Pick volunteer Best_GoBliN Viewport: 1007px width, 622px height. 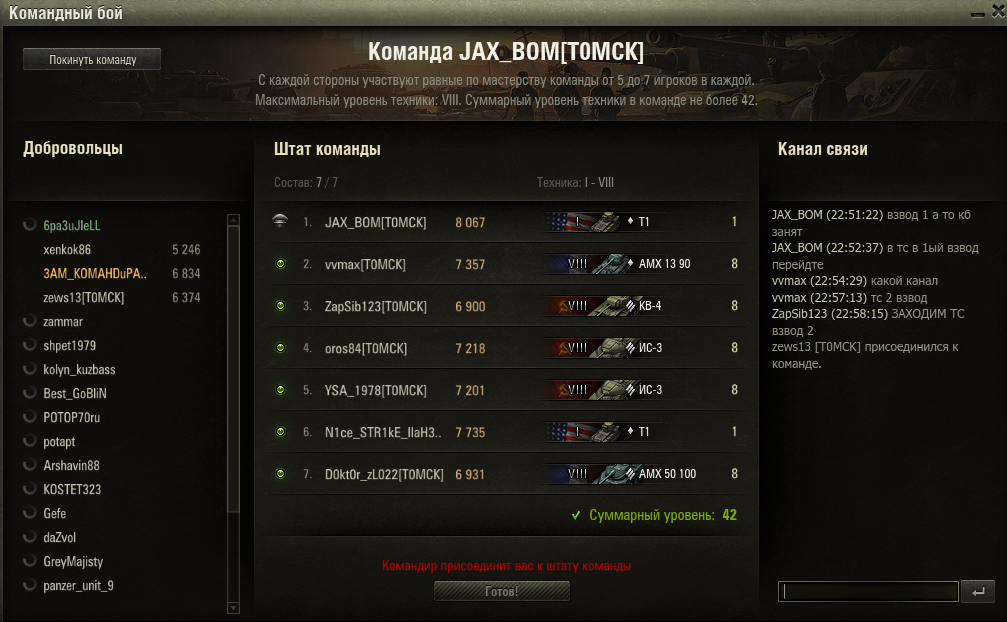point(73,394)
